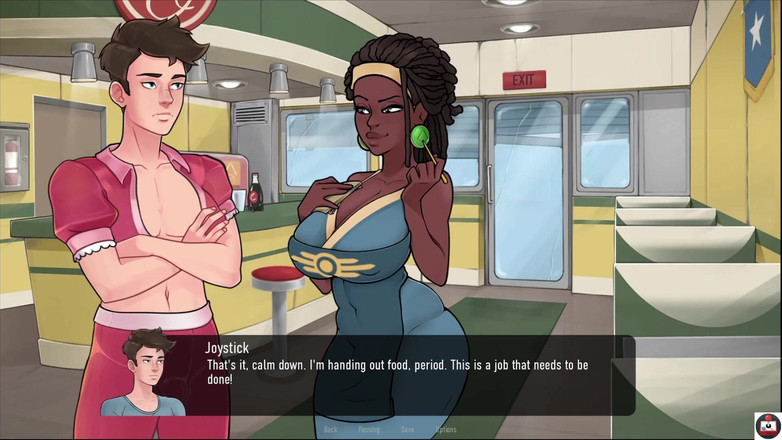Open the Options menu

pyautogui.click(x=445, y=430)
